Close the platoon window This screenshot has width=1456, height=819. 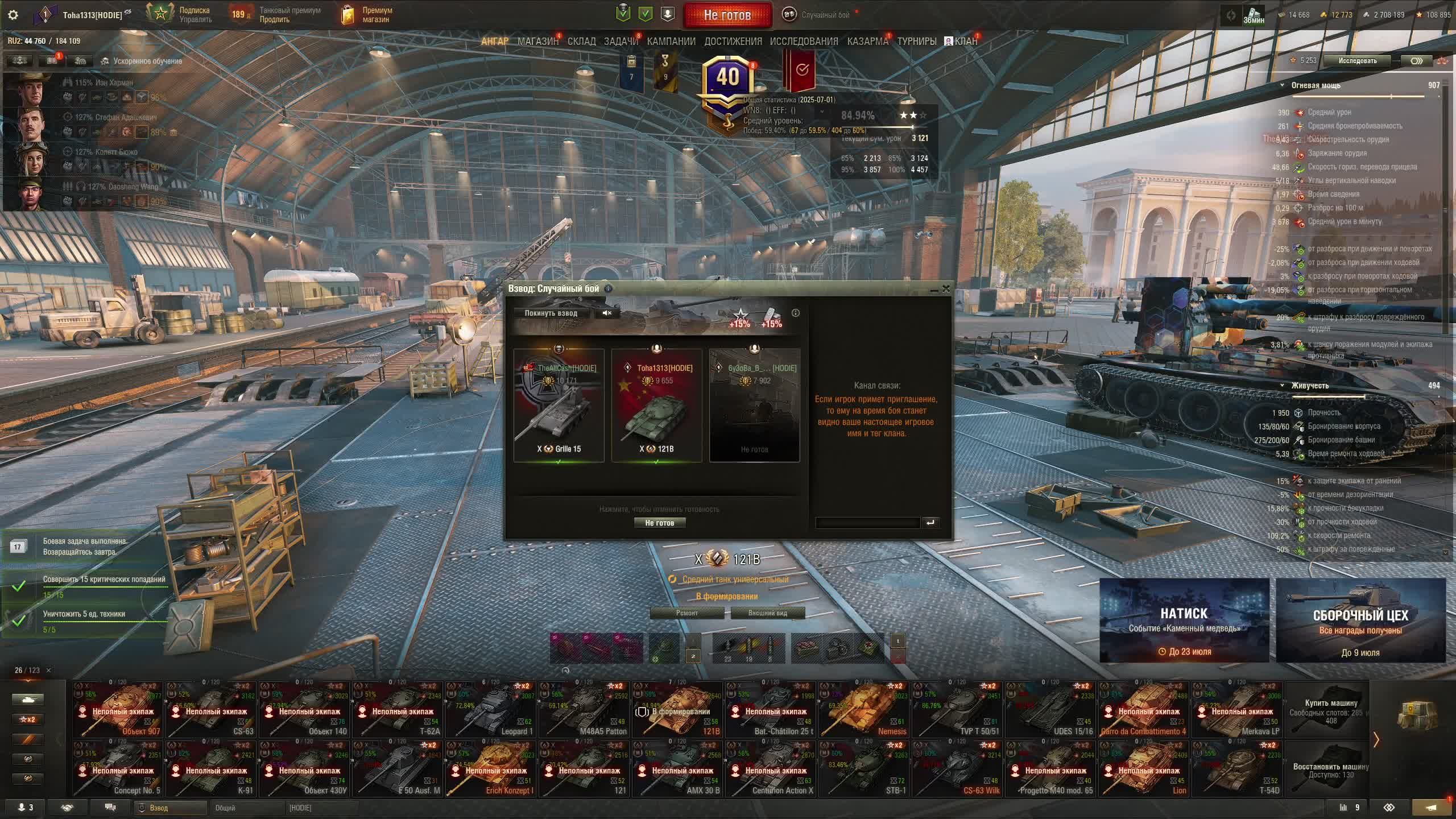click(x=946, y=288)
